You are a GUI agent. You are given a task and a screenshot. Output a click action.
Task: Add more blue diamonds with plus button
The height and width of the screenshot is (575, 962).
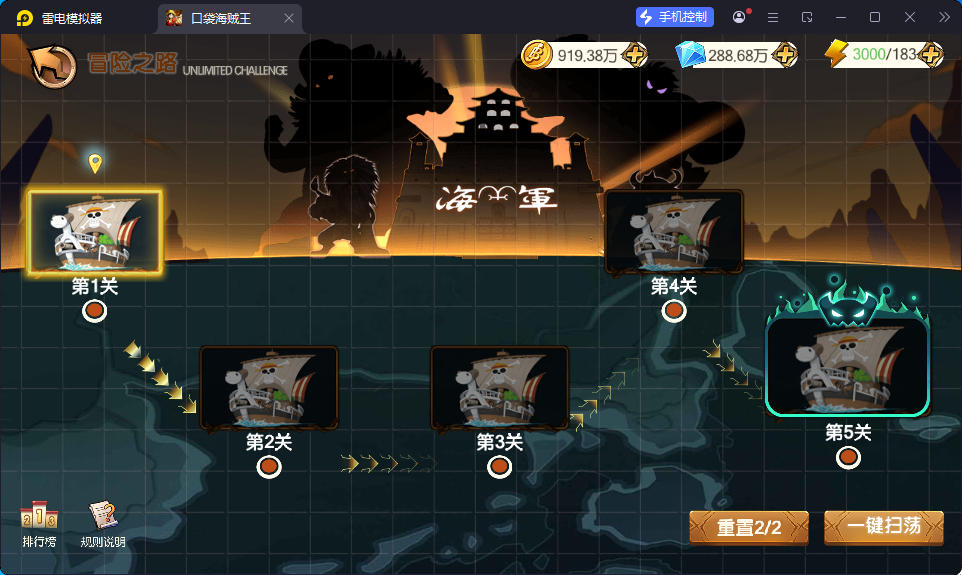tap(785, 55)
